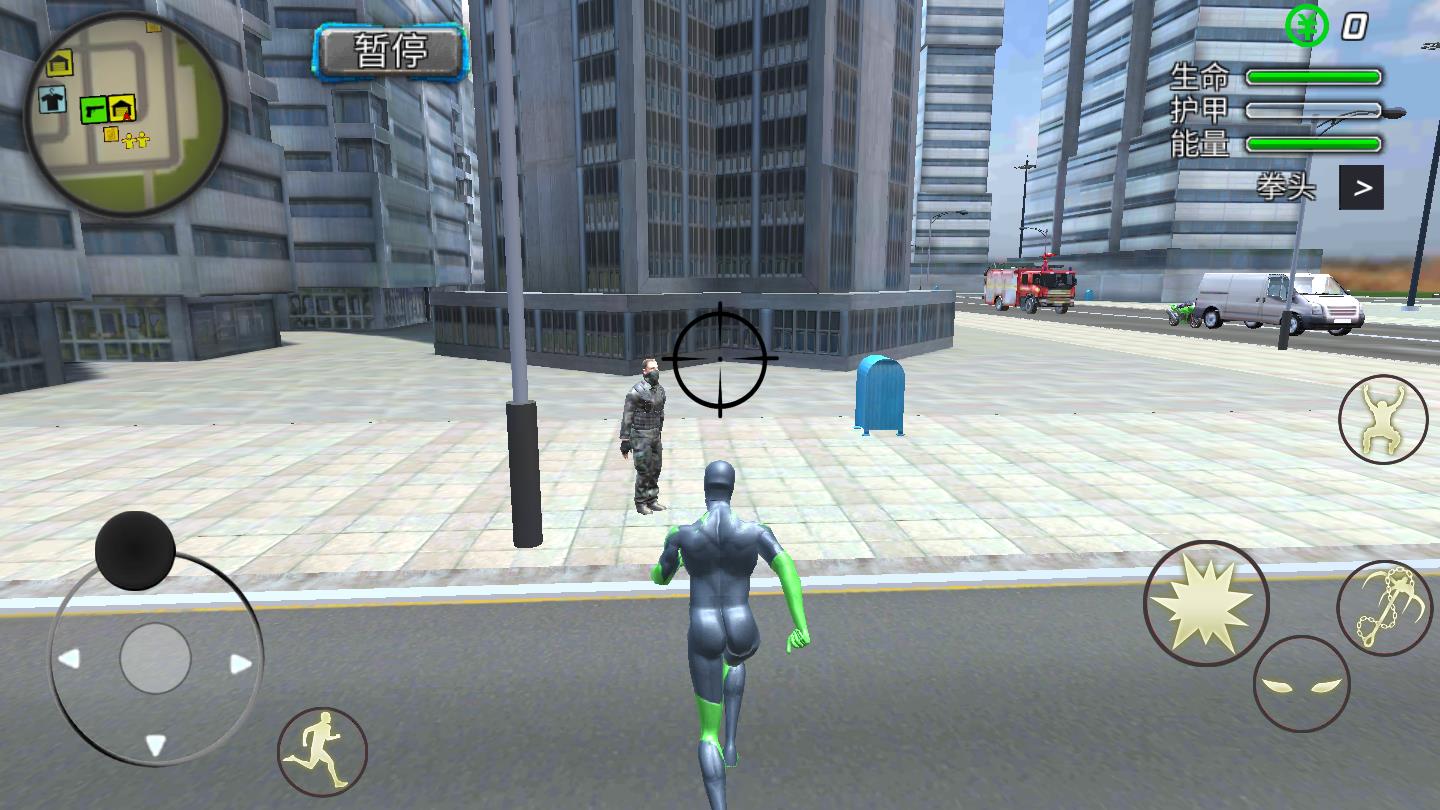The image size is (1440, 810).
Task: Activate the grappling hook skill icon
Action: (x=1384, y=607)
